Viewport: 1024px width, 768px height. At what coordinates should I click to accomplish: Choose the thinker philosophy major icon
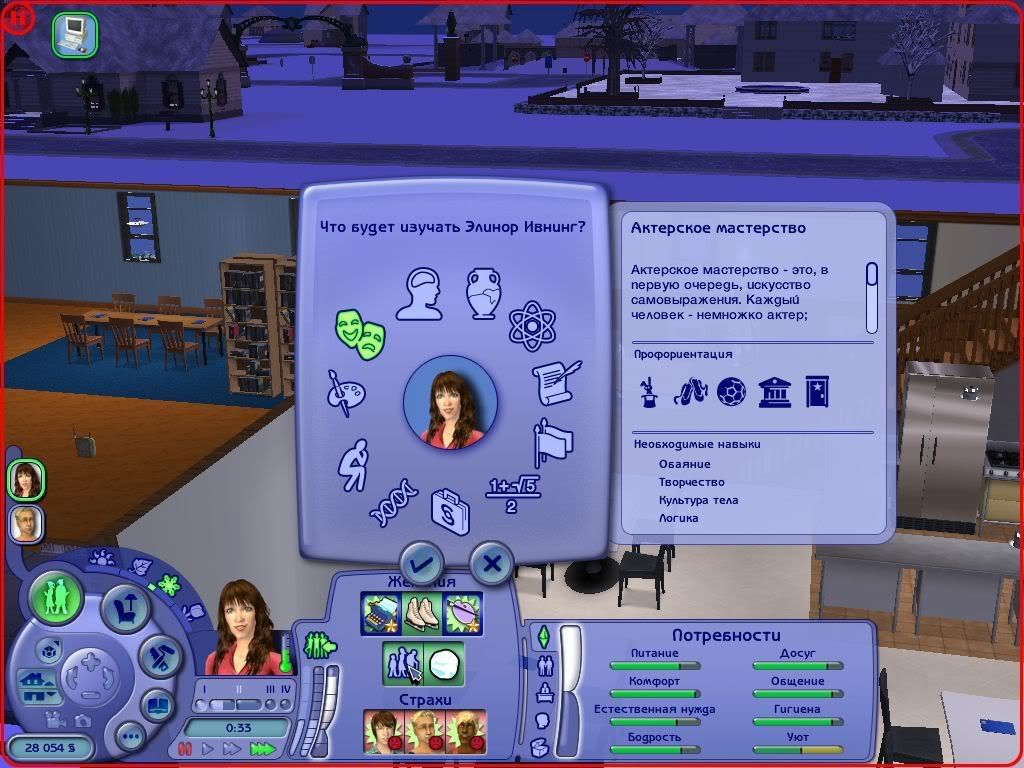(353, 465)
